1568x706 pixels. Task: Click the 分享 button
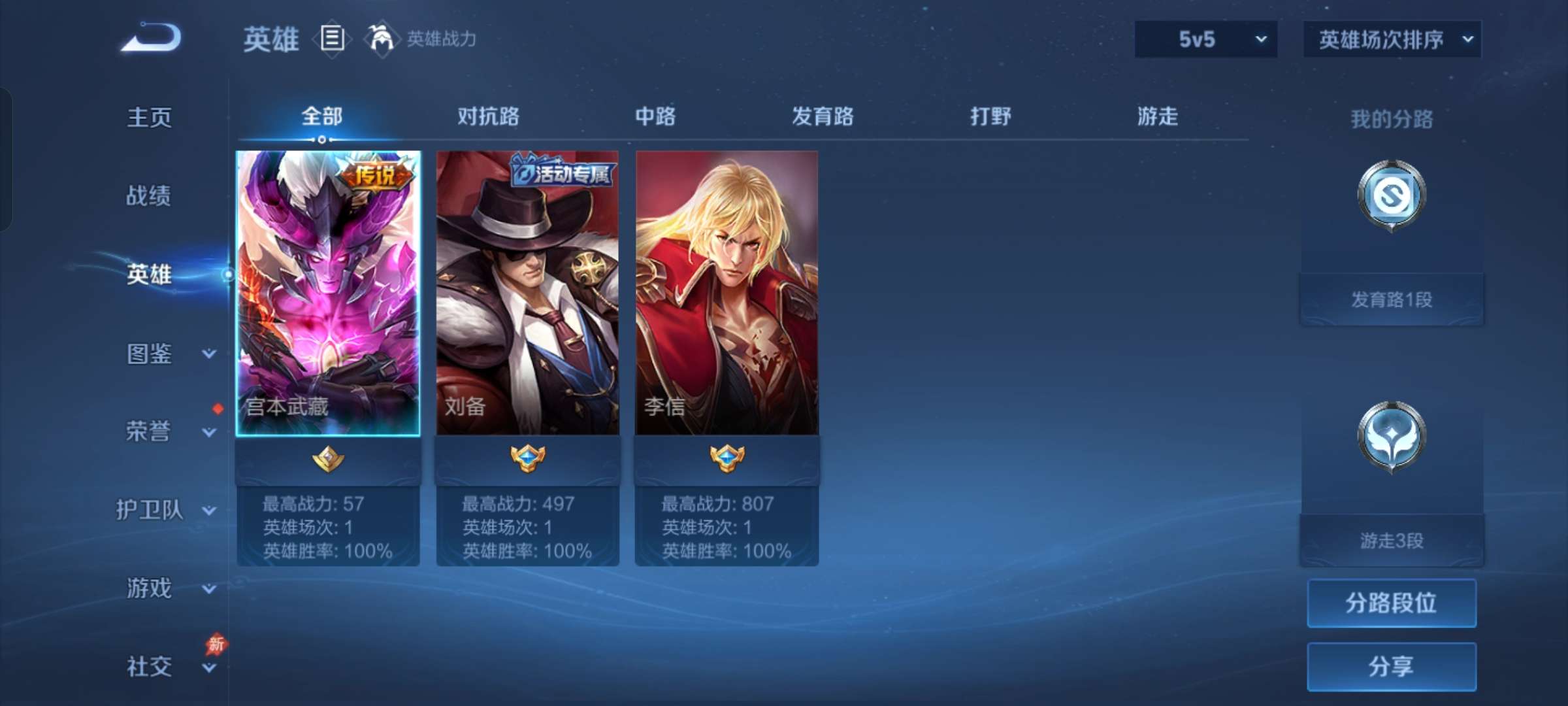pos(1392,665)
